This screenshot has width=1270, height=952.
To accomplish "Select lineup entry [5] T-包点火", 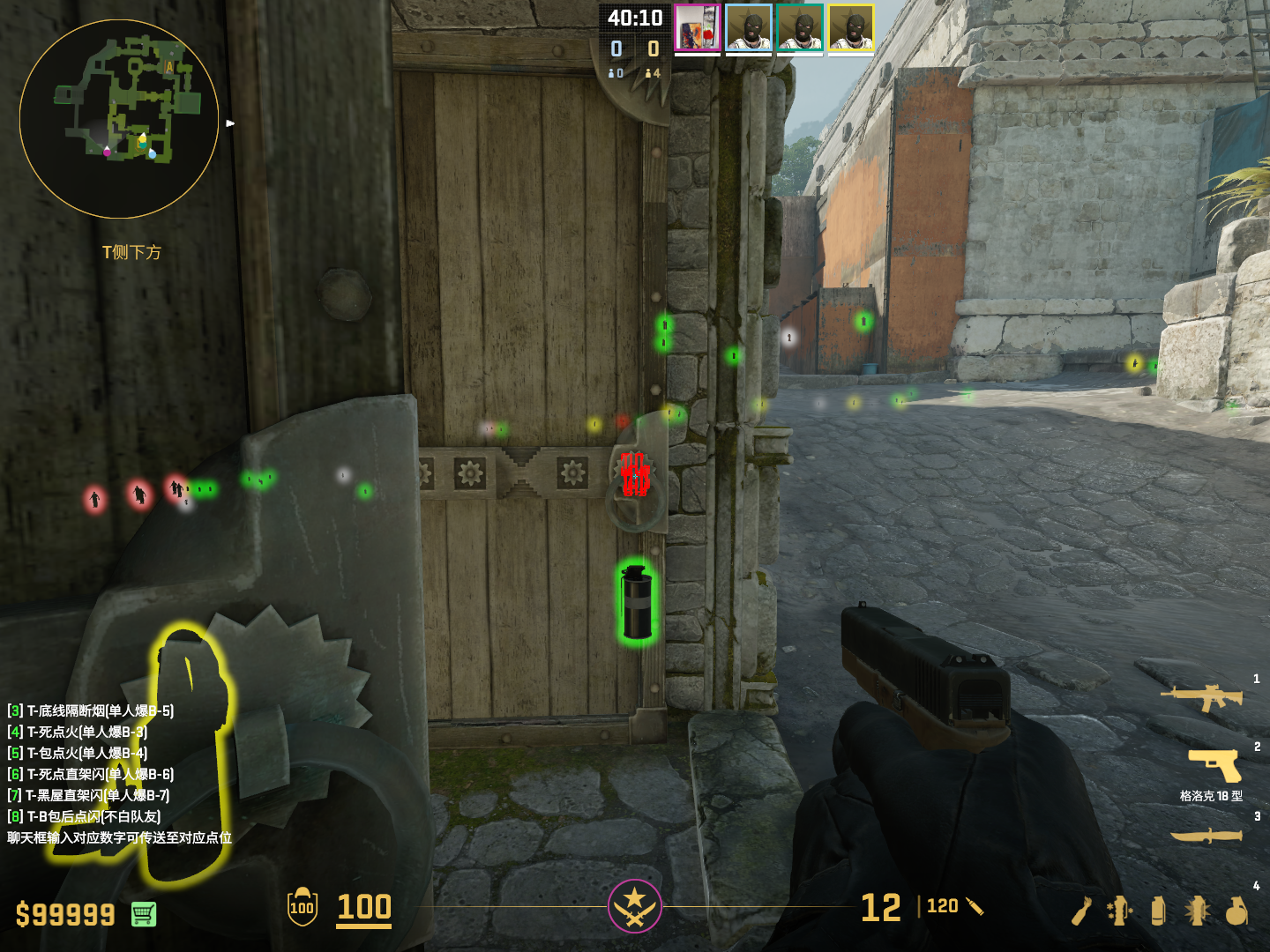I will coord(78,753).
